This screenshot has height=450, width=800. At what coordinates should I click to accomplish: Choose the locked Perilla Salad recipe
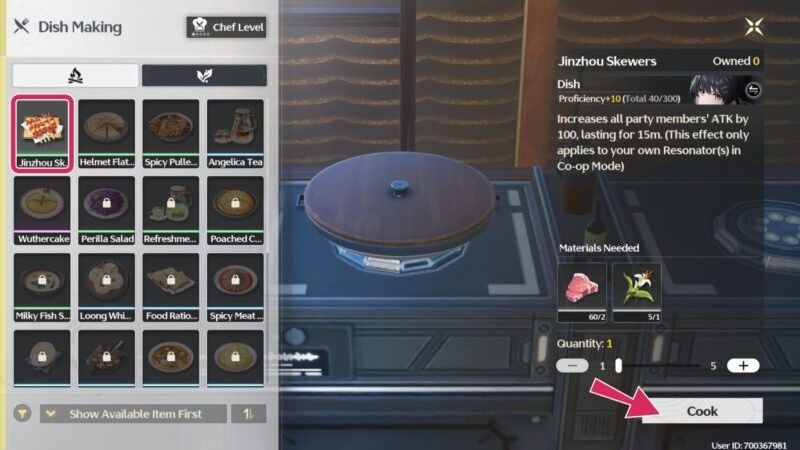(106, 210)
